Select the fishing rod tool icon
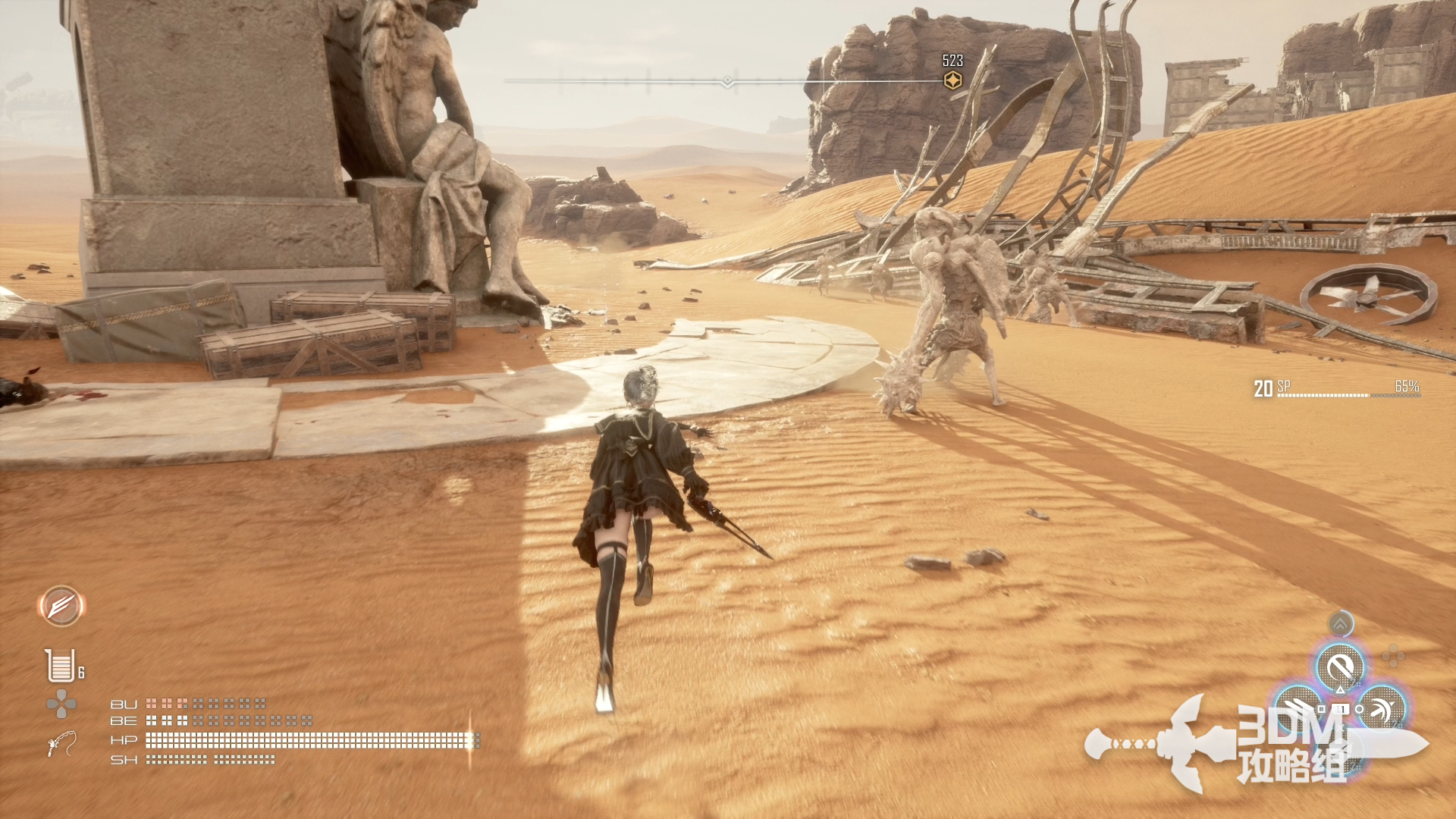This screenshot has height=819, width=1456. coord(61,743)
